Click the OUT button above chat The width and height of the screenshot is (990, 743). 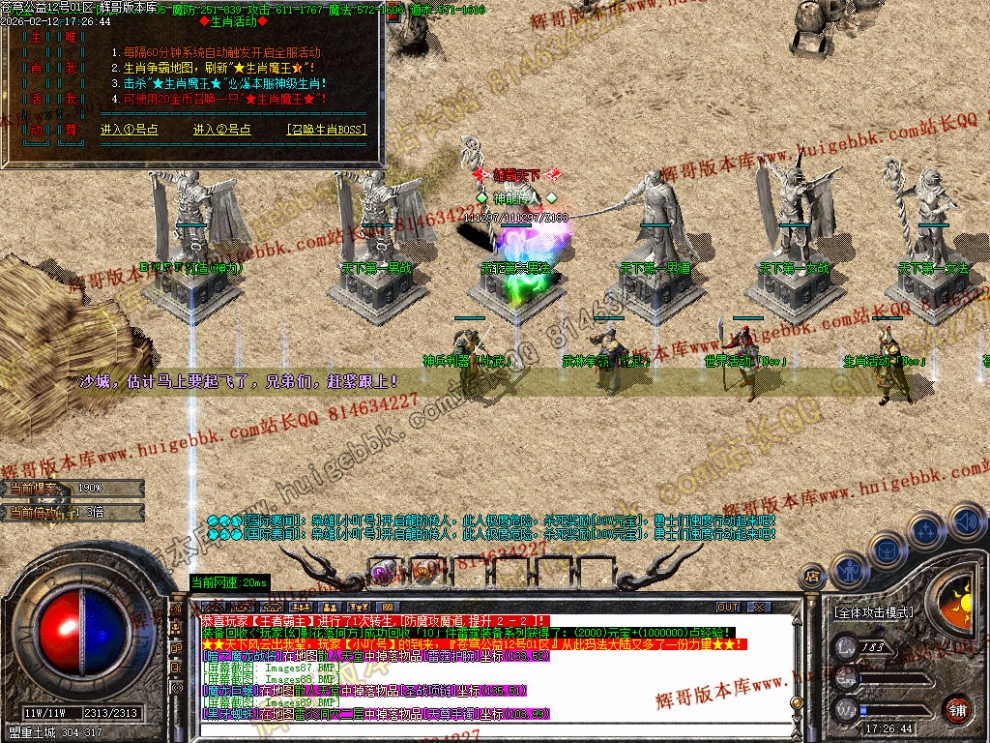728,607
